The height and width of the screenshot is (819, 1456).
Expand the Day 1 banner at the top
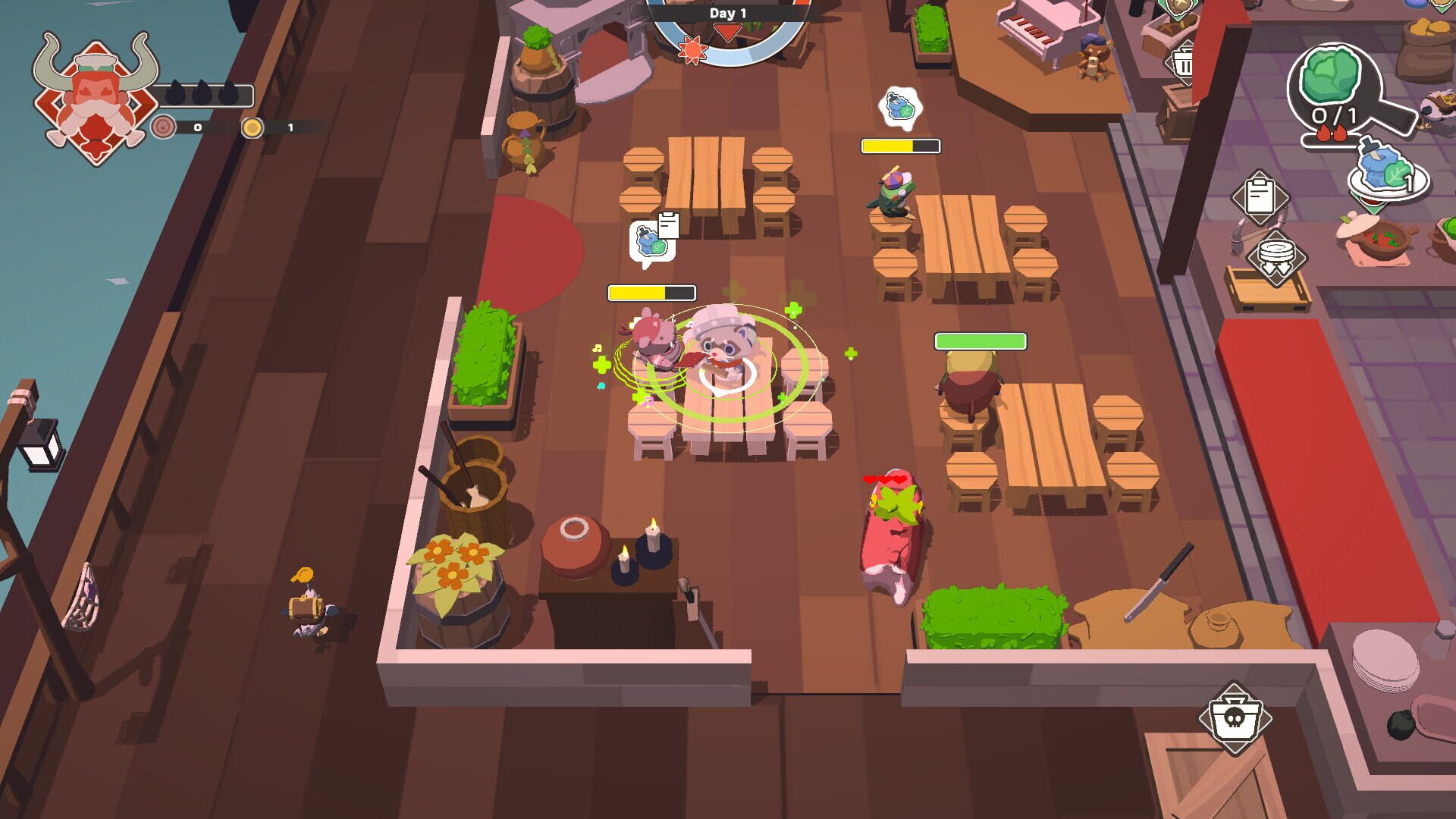tap(726, 13)
